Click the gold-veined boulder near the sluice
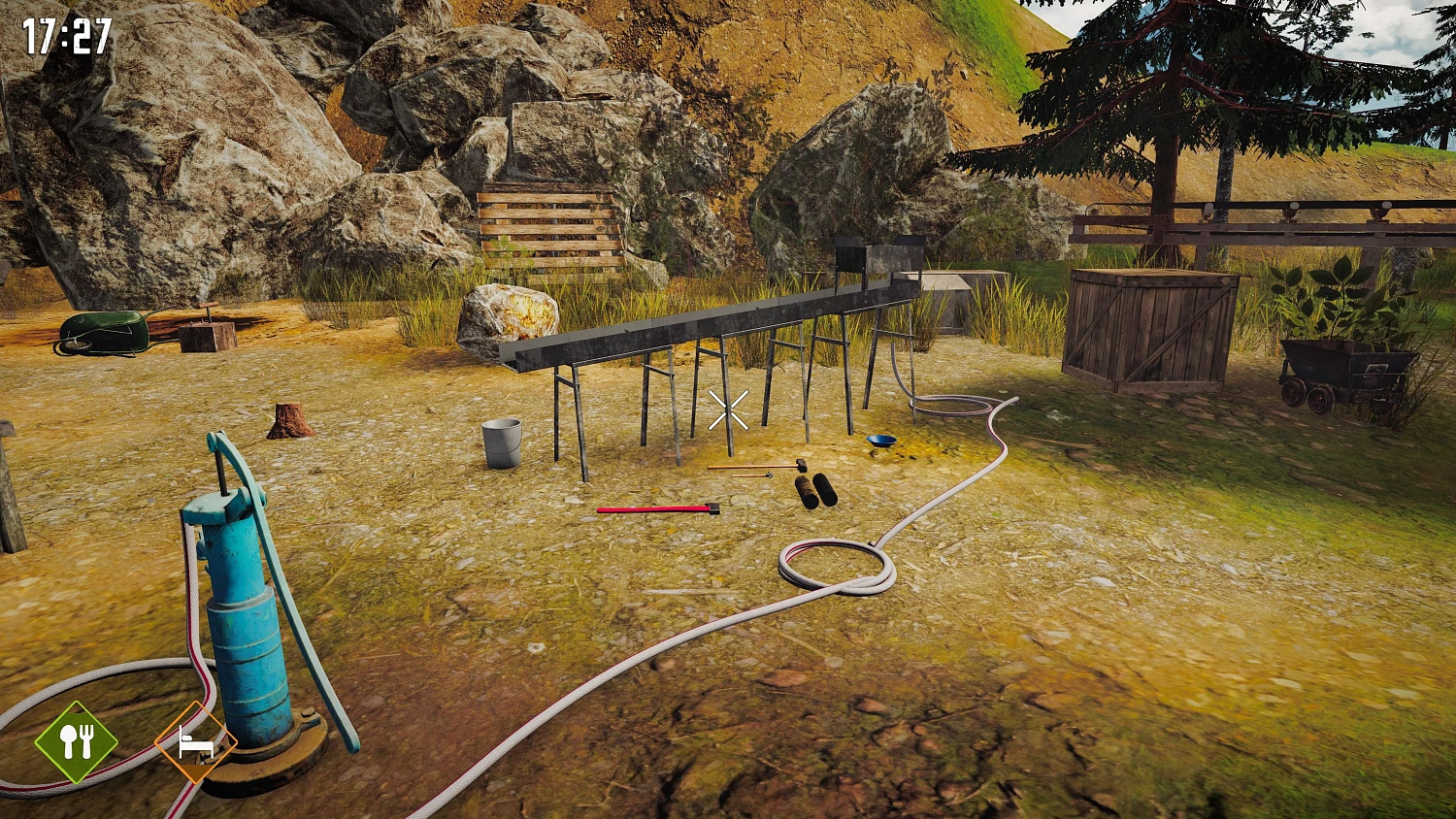This screenshot has width=1456, height=819. click(x=507, y=315)
